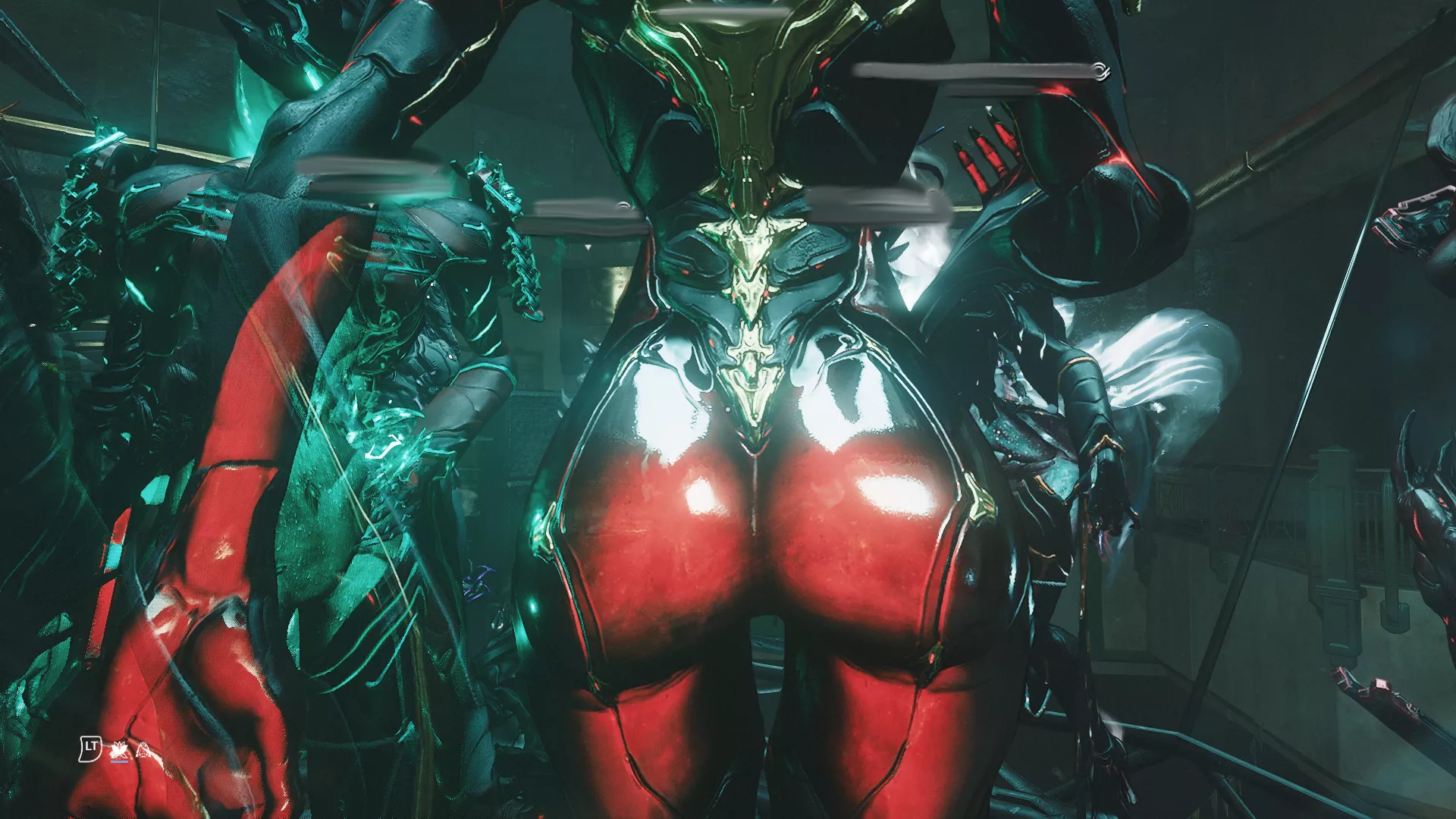Select the lotus flower HUD icon
The width and height of the screenshot is (1456, 819).
click(118, 751)
